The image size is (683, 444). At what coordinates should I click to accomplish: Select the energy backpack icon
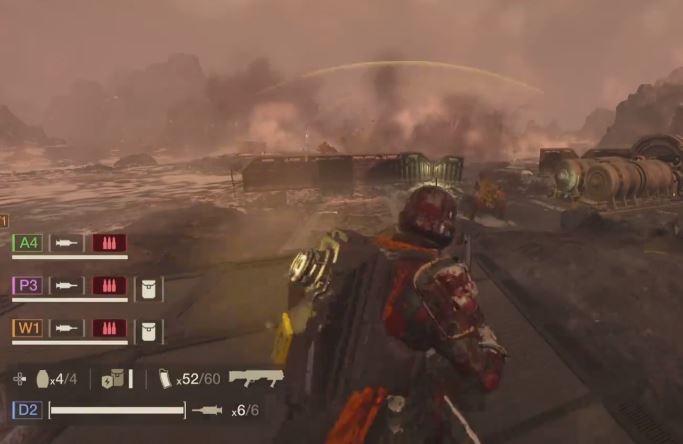[112, 379]
